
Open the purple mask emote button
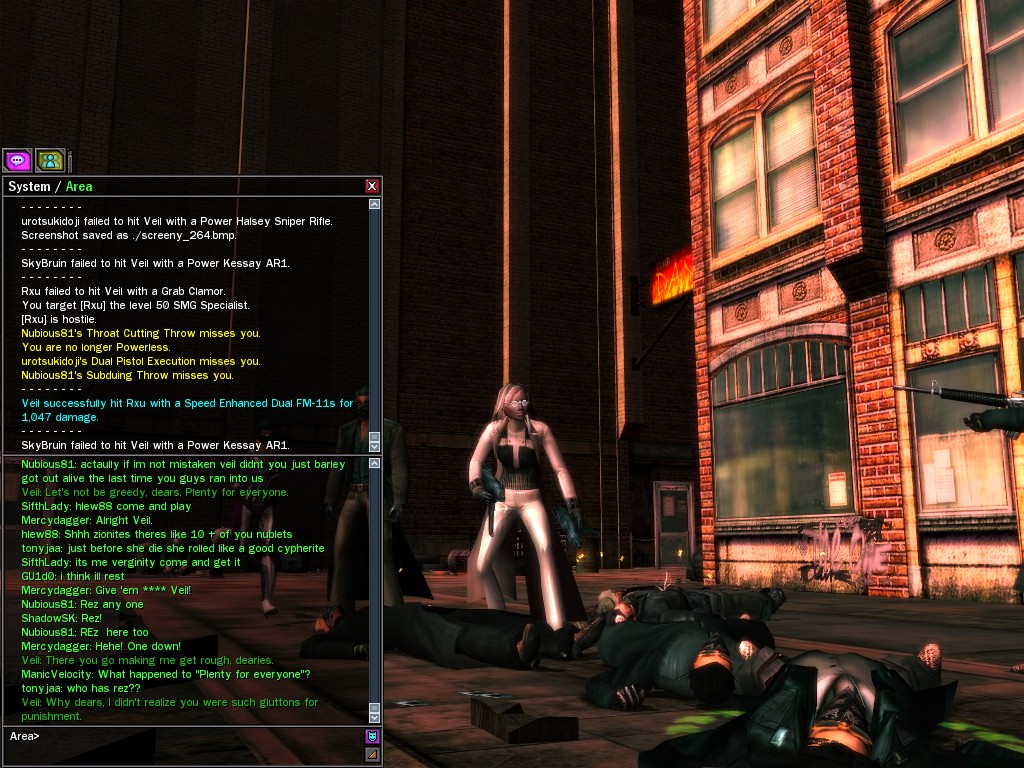point(373,736)
